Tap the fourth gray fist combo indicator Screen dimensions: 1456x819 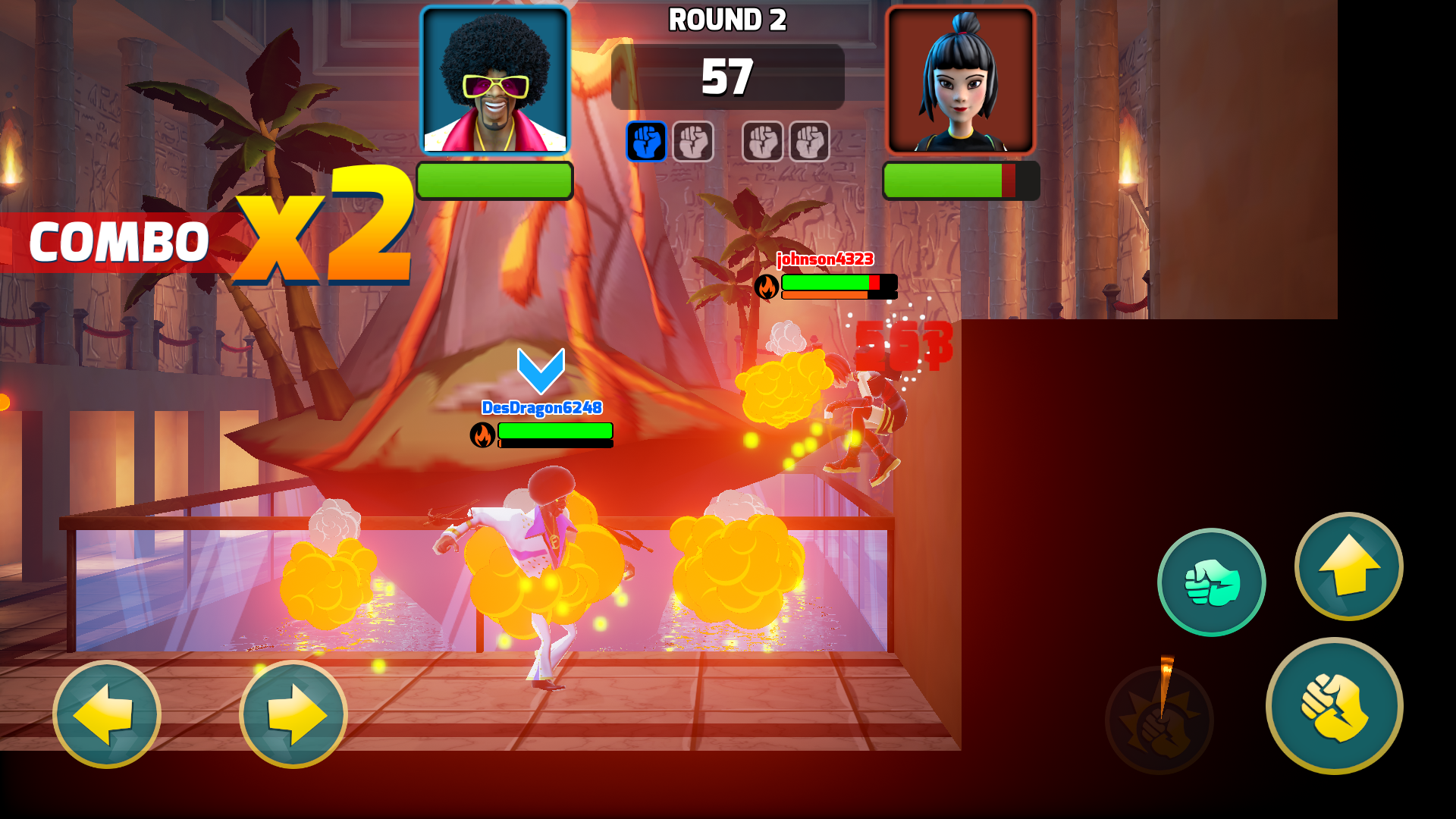[x=810, y=142]
